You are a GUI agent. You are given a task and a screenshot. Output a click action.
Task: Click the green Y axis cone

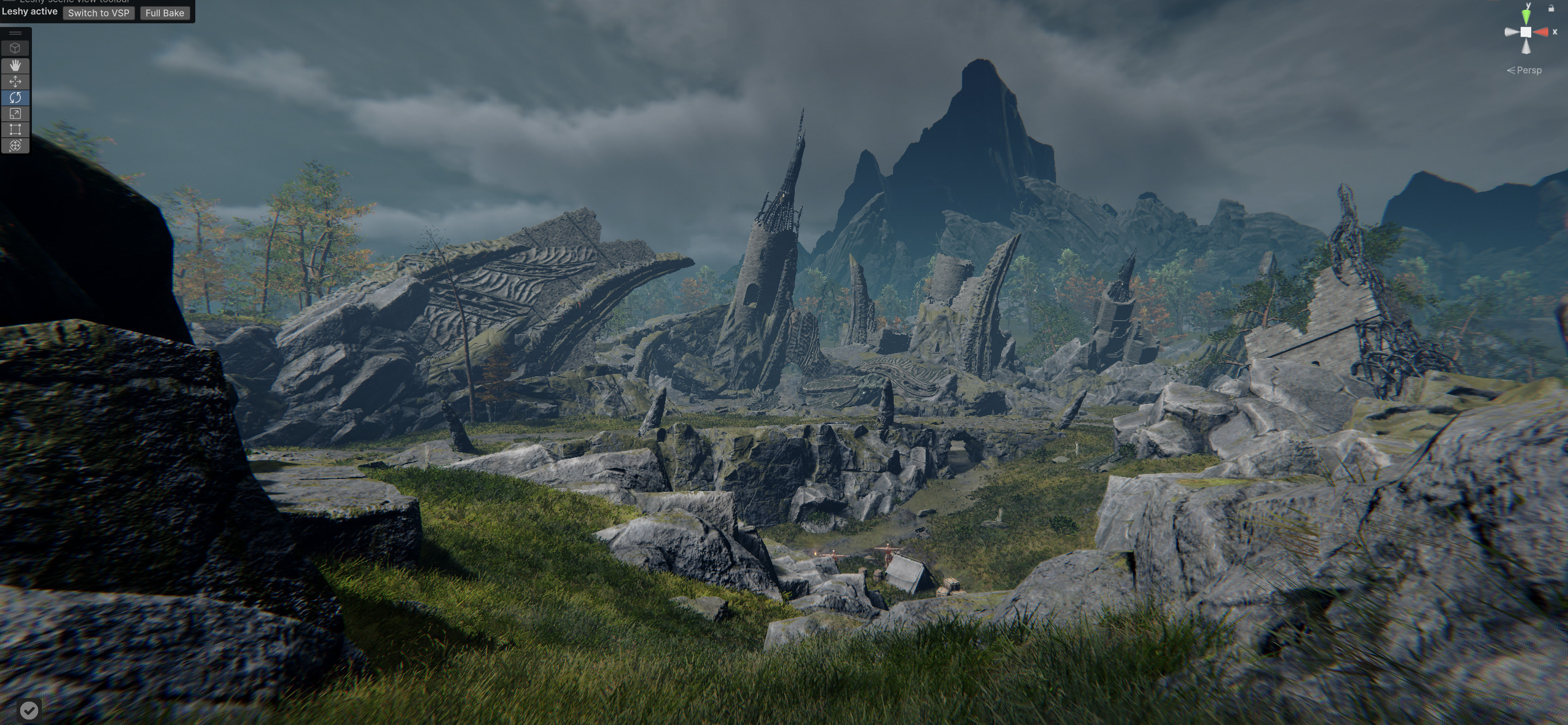tap(1526, 15)
